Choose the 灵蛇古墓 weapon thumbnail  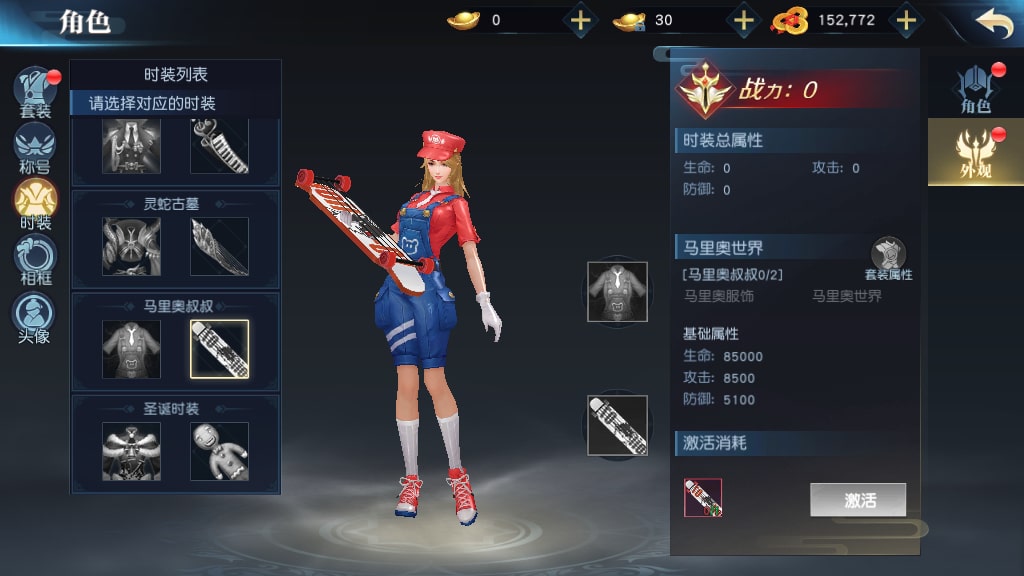pyautogui.click(x=219, y=247)
